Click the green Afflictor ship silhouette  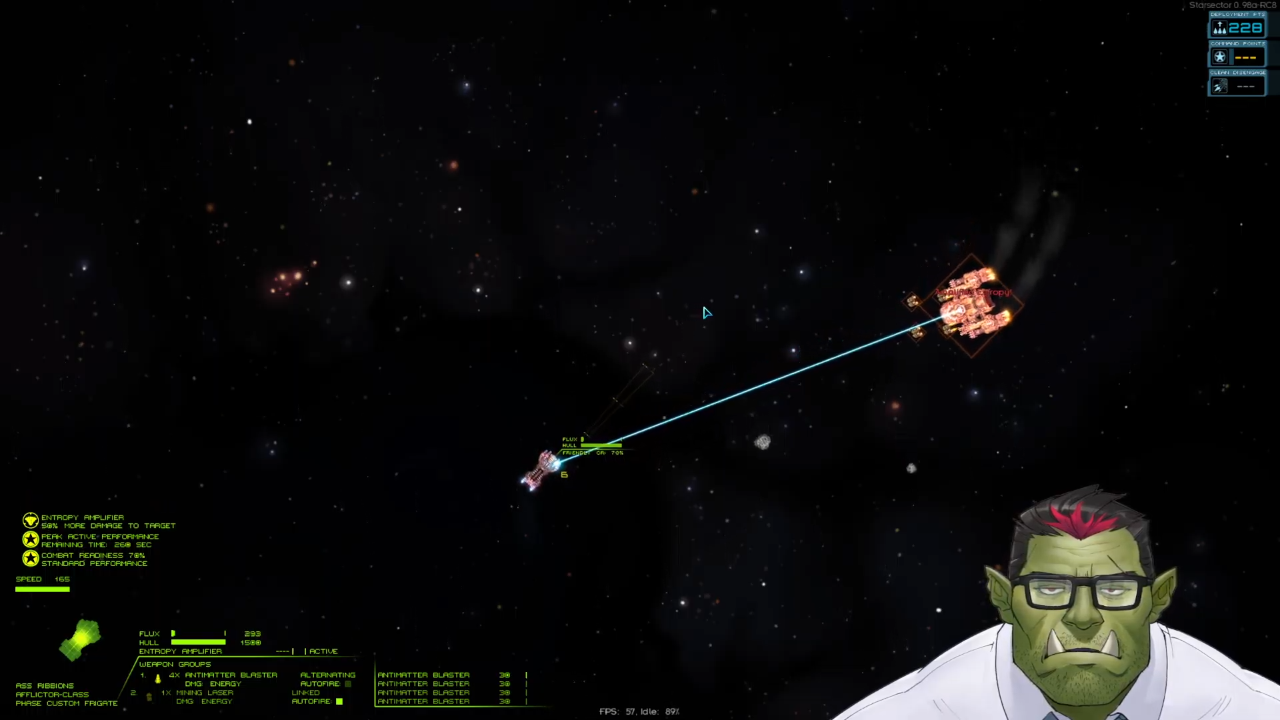80,640
